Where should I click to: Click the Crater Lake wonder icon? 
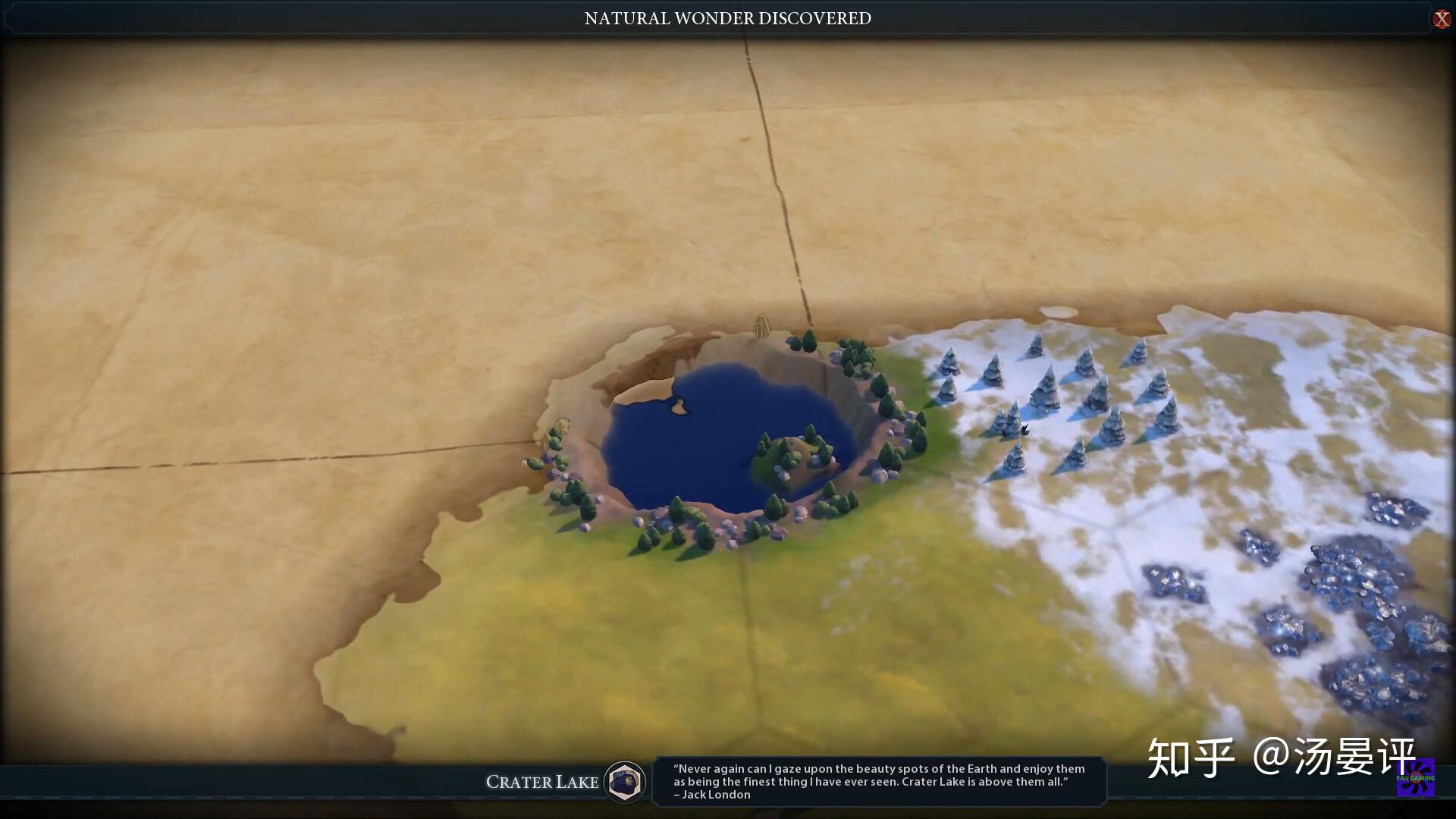click(x=625, y=781)
